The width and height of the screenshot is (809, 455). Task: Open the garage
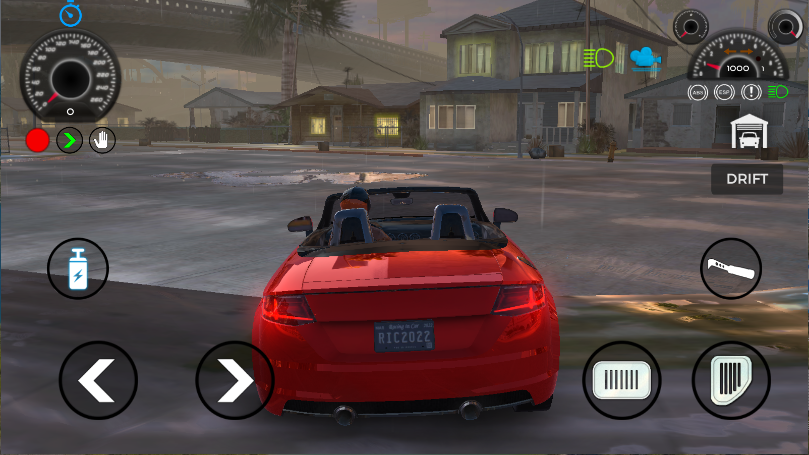tap(748, 131)
